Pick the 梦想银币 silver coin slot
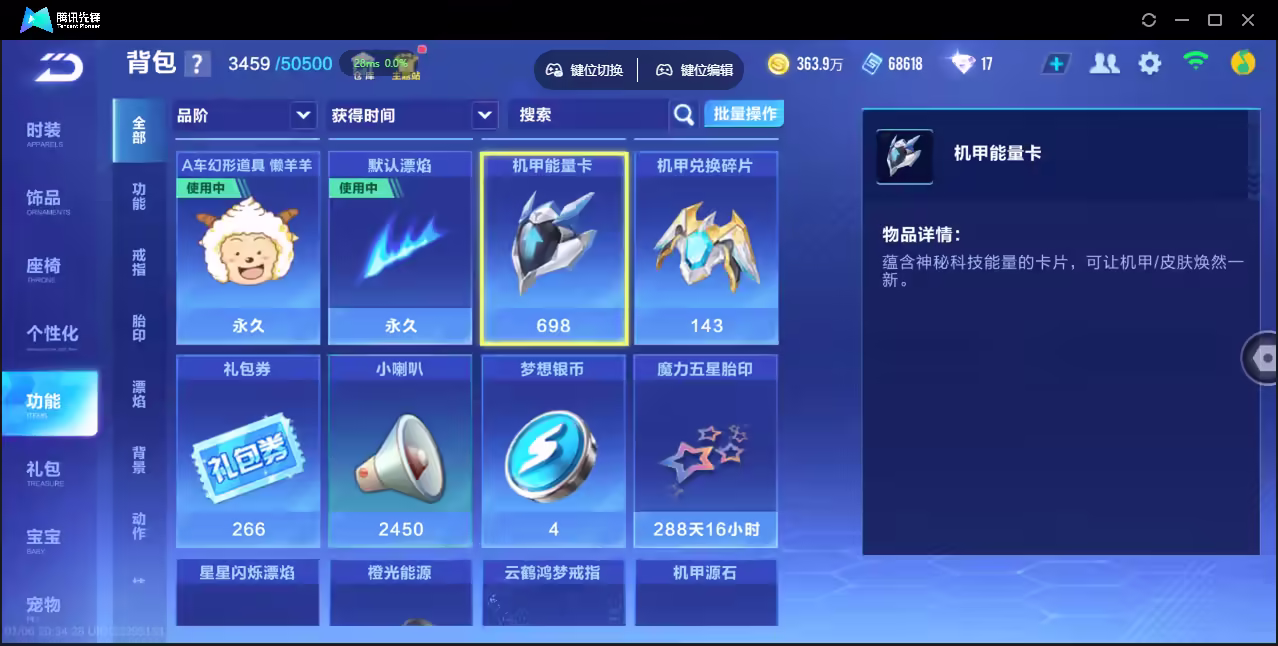Image resolution: width=1278 pixels, height=646 pixels. pos(553,452)
